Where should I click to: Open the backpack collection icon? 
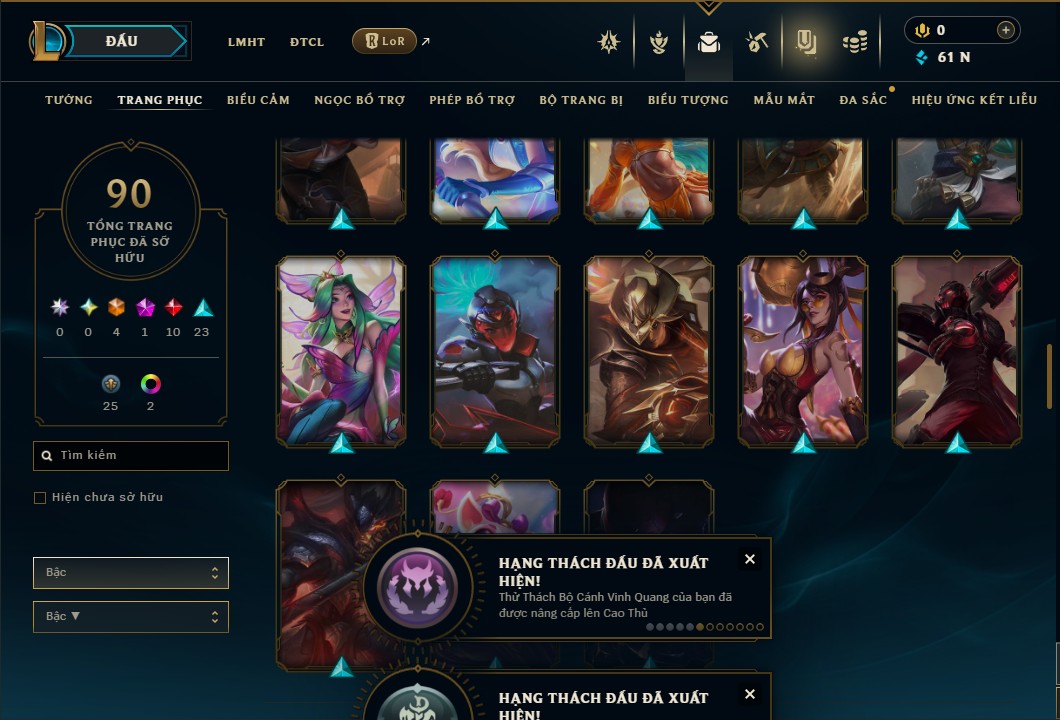(x=709, y=42)
